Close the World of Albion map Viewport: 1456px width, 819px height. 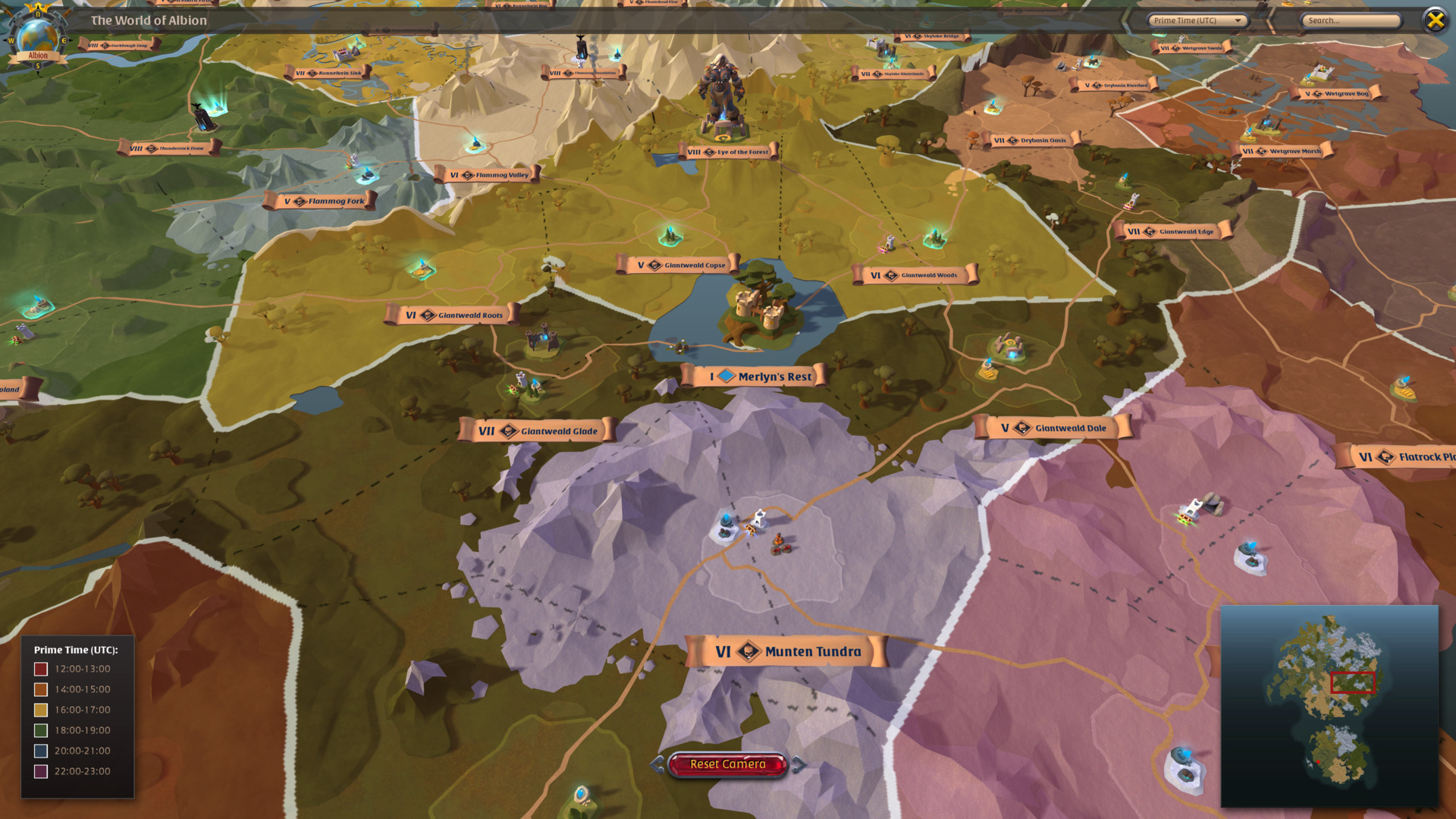pyautogui.click(x=1435, y=20)
